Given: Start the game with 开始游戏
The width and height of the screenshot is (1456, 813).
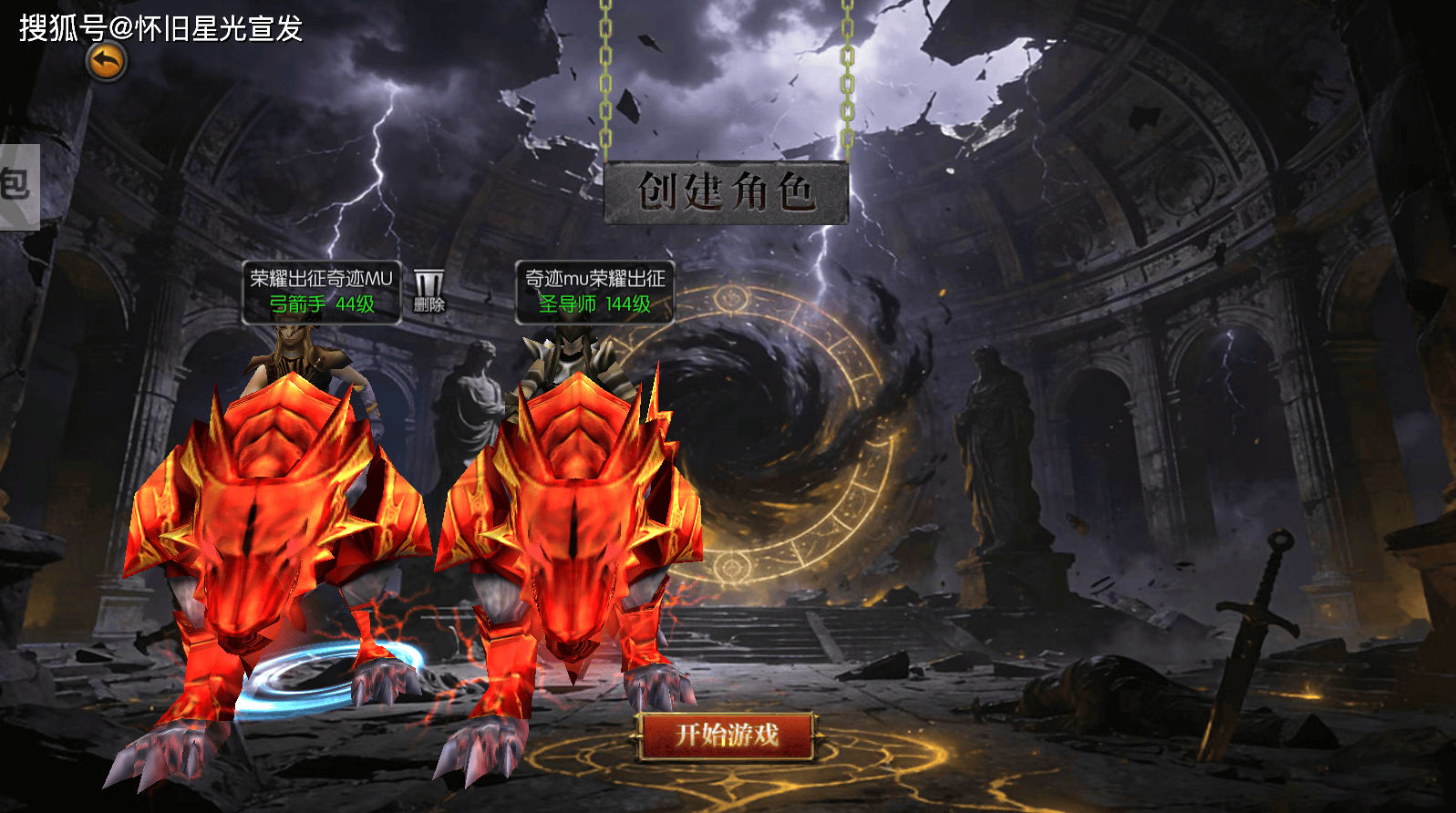Looking at the screenshot, I should click(727, 735).
